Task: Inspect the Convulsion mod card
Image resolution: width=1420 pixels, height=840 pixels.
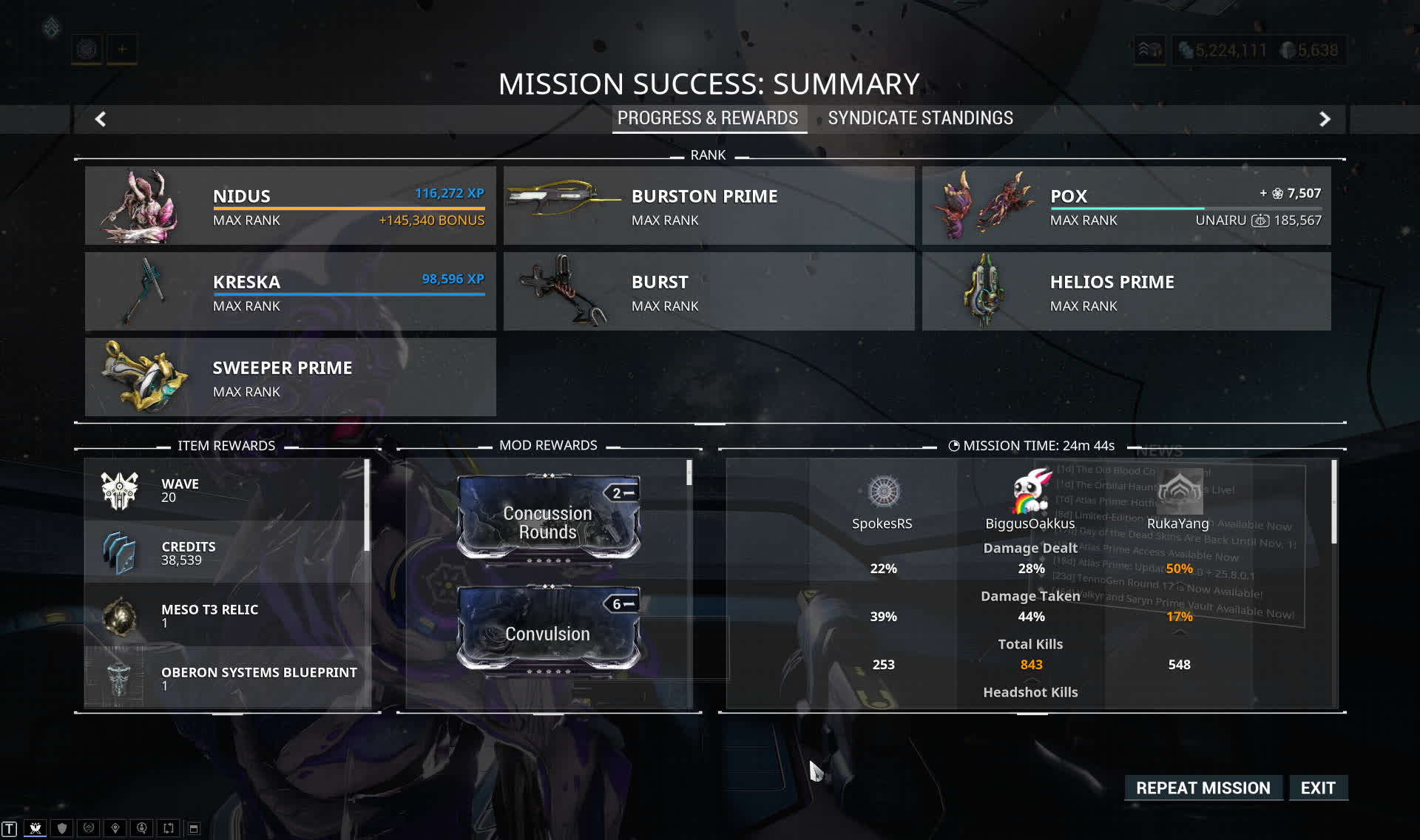Action: point(548,629)
